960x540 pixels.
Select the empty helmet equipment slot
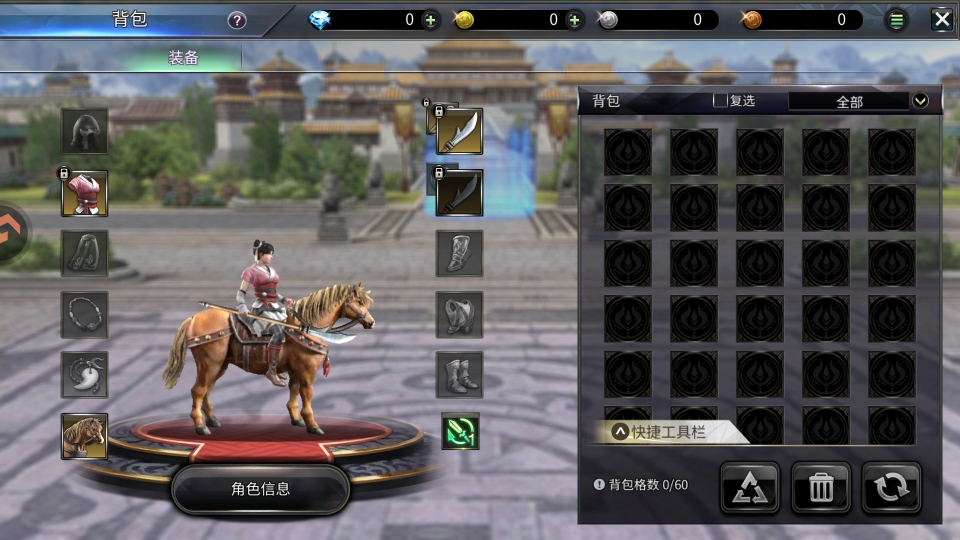pyautogui.click(x=85, y=131)
